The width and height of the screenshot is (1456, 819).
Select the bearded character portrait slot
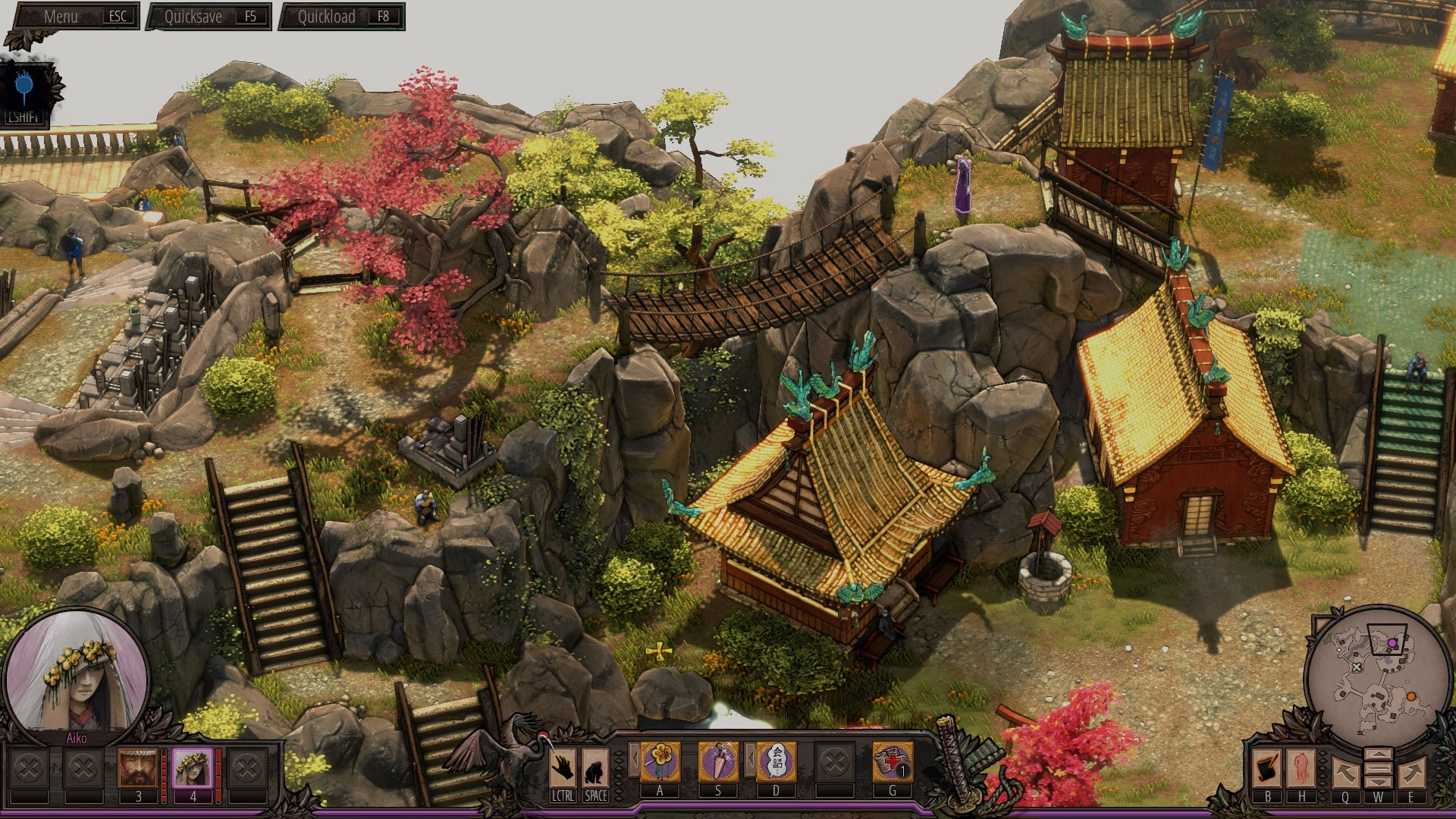(138, 768)
